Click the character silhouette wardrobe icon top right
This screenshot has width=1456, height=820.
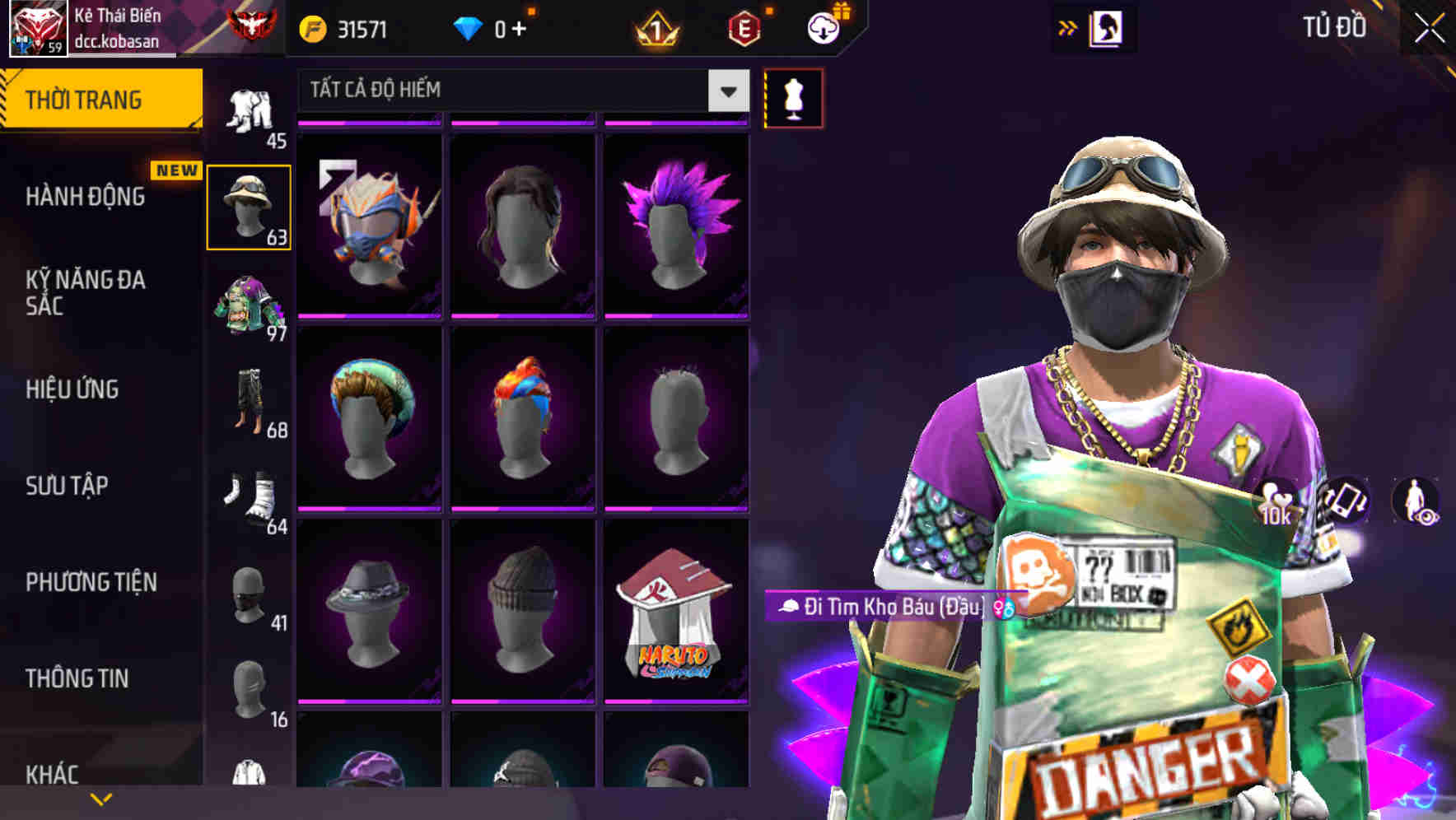click(x=1108, y=27)
